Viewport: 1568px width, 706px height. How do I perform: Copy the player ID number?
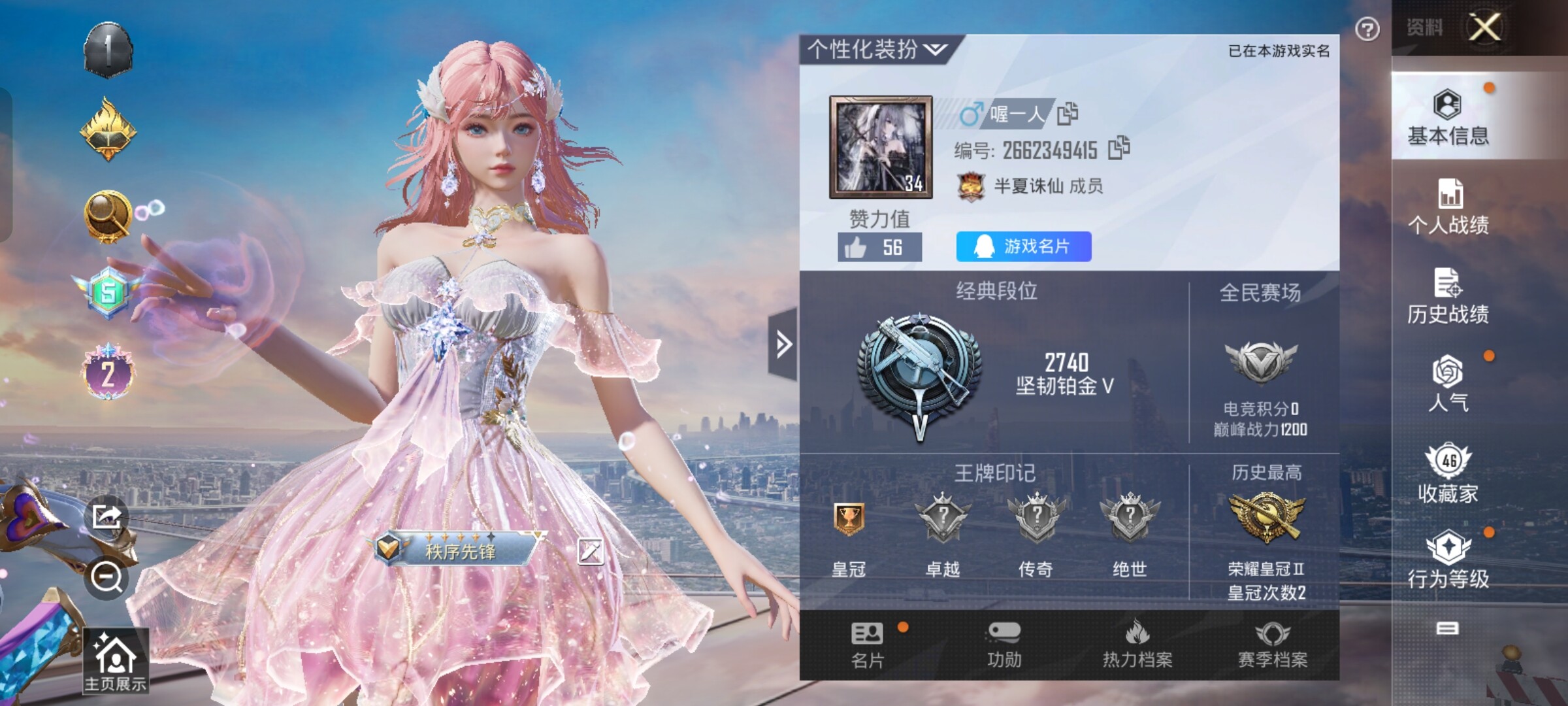tap(1119, 148)
